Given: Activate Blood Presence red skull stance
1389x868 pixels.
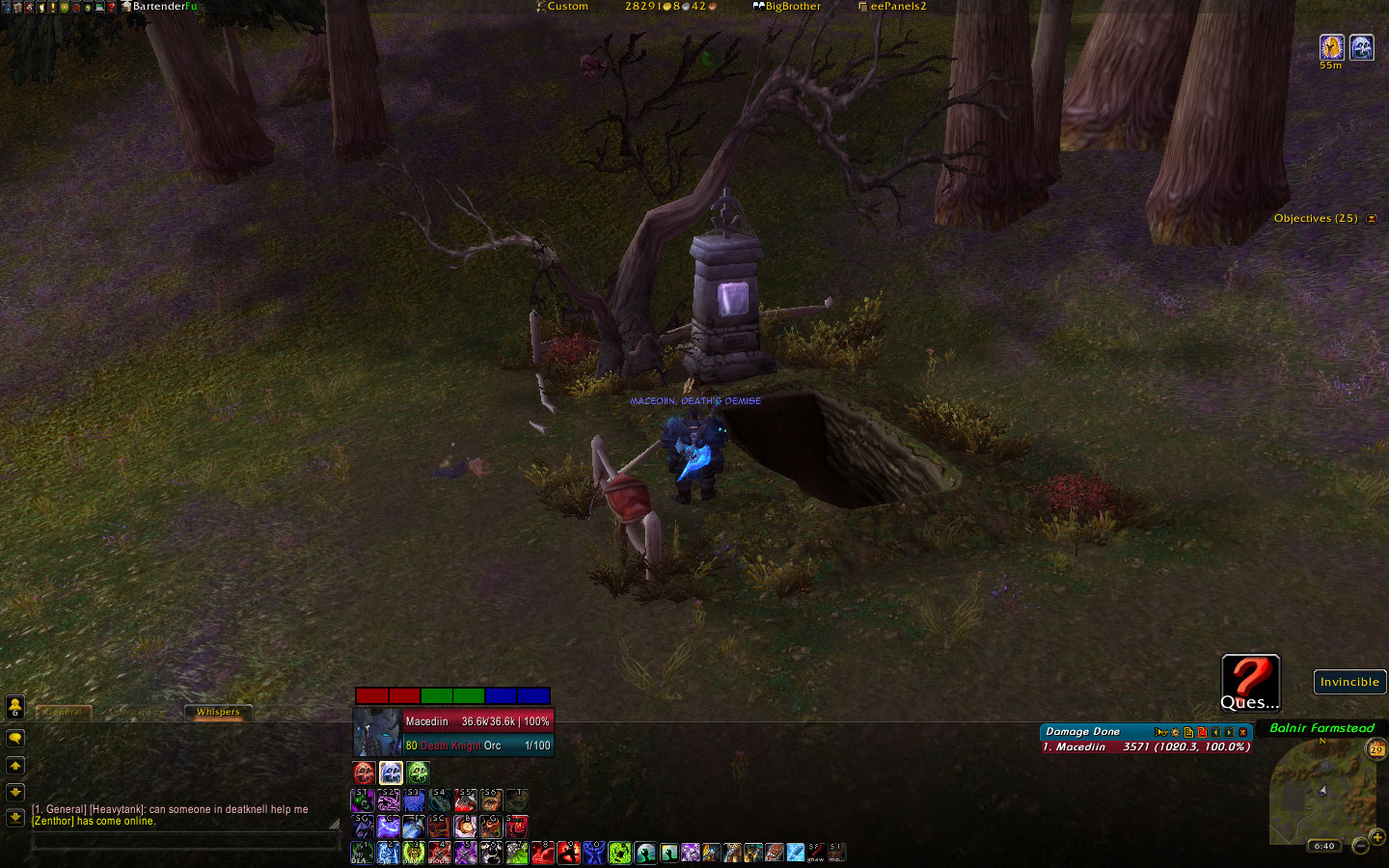Looking at the screenshot, I should click(364, 773).
